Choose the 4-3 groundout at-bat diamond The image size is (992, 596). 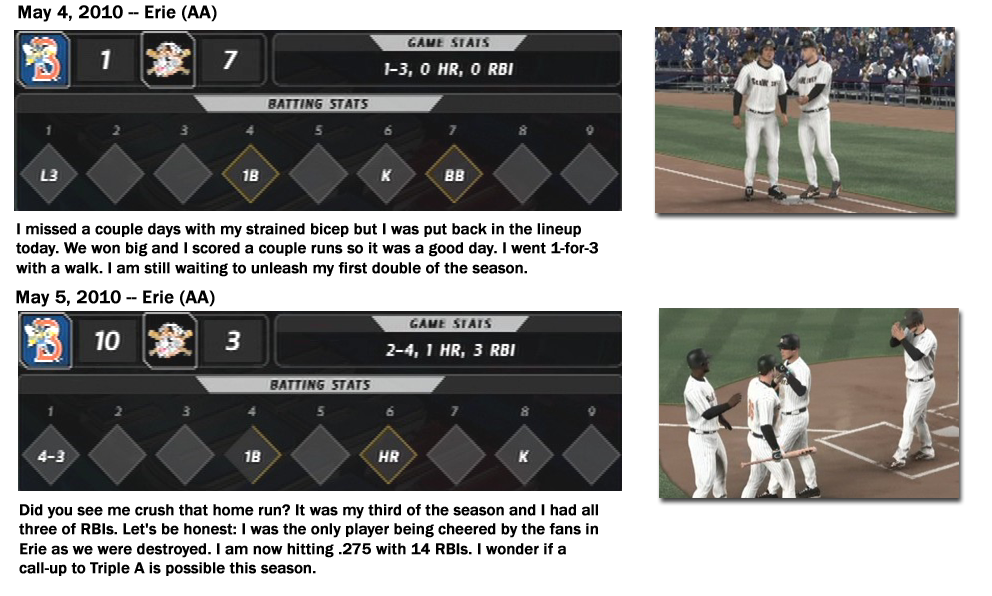point(50,455)
